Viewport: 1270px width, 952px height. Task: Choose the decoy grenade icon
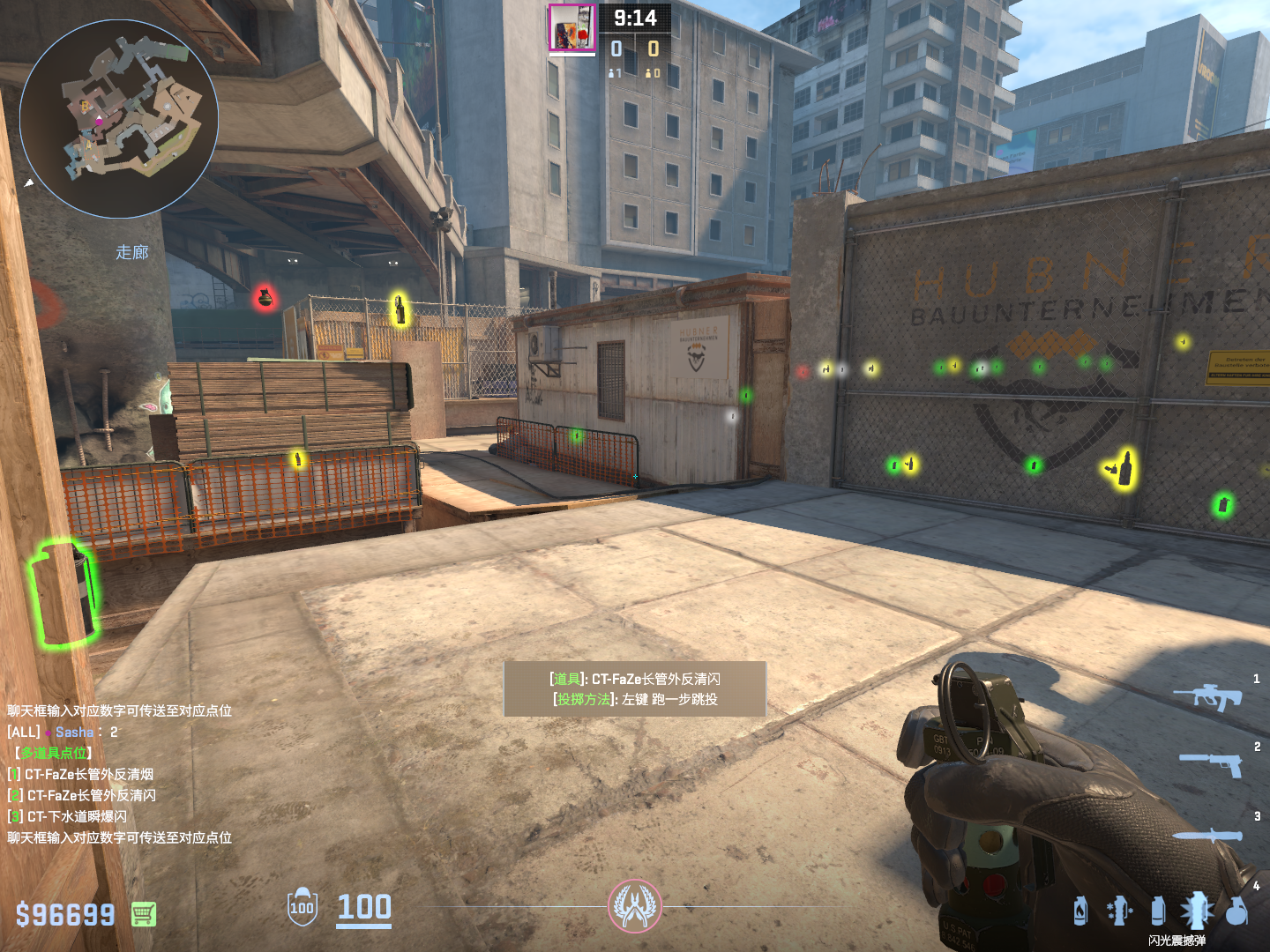pos(1119,911)
